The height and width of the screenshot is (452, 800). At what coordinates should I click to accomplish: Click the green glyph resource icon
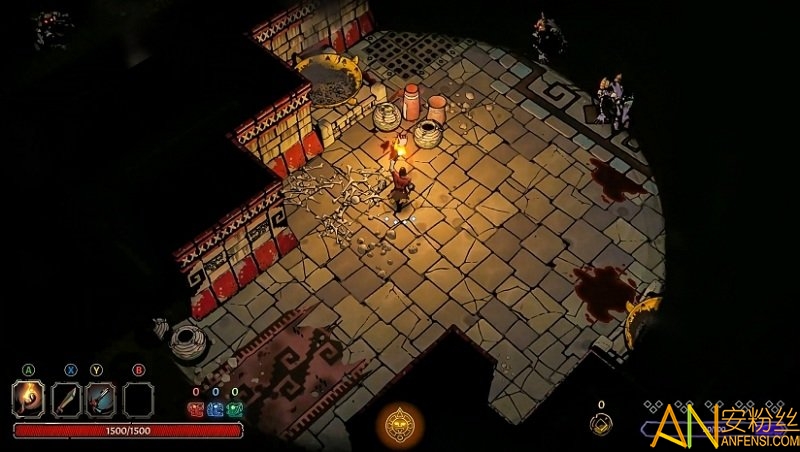(x=234, y=408)
